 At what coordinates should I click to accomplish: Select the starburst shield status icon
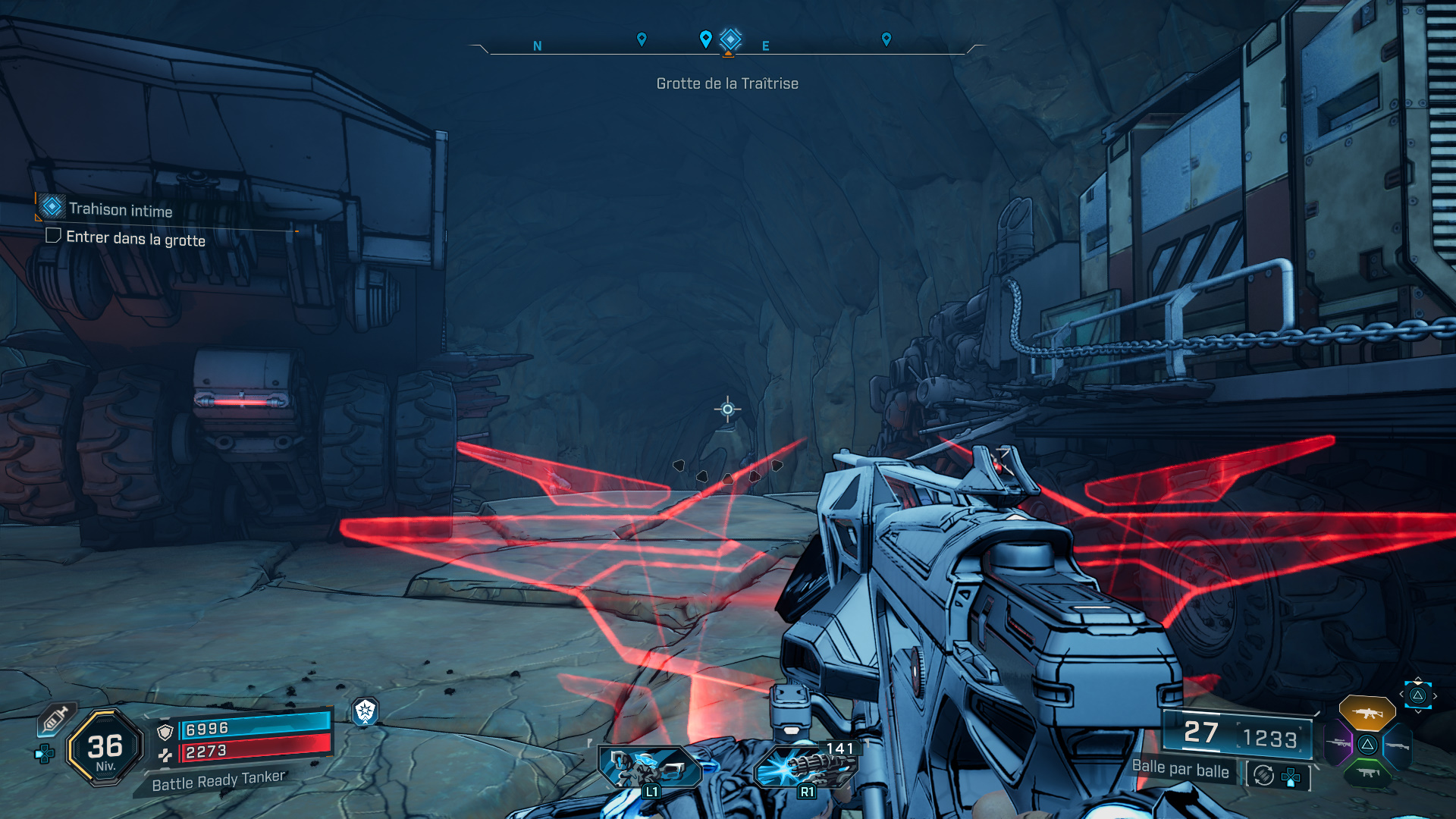366,711
